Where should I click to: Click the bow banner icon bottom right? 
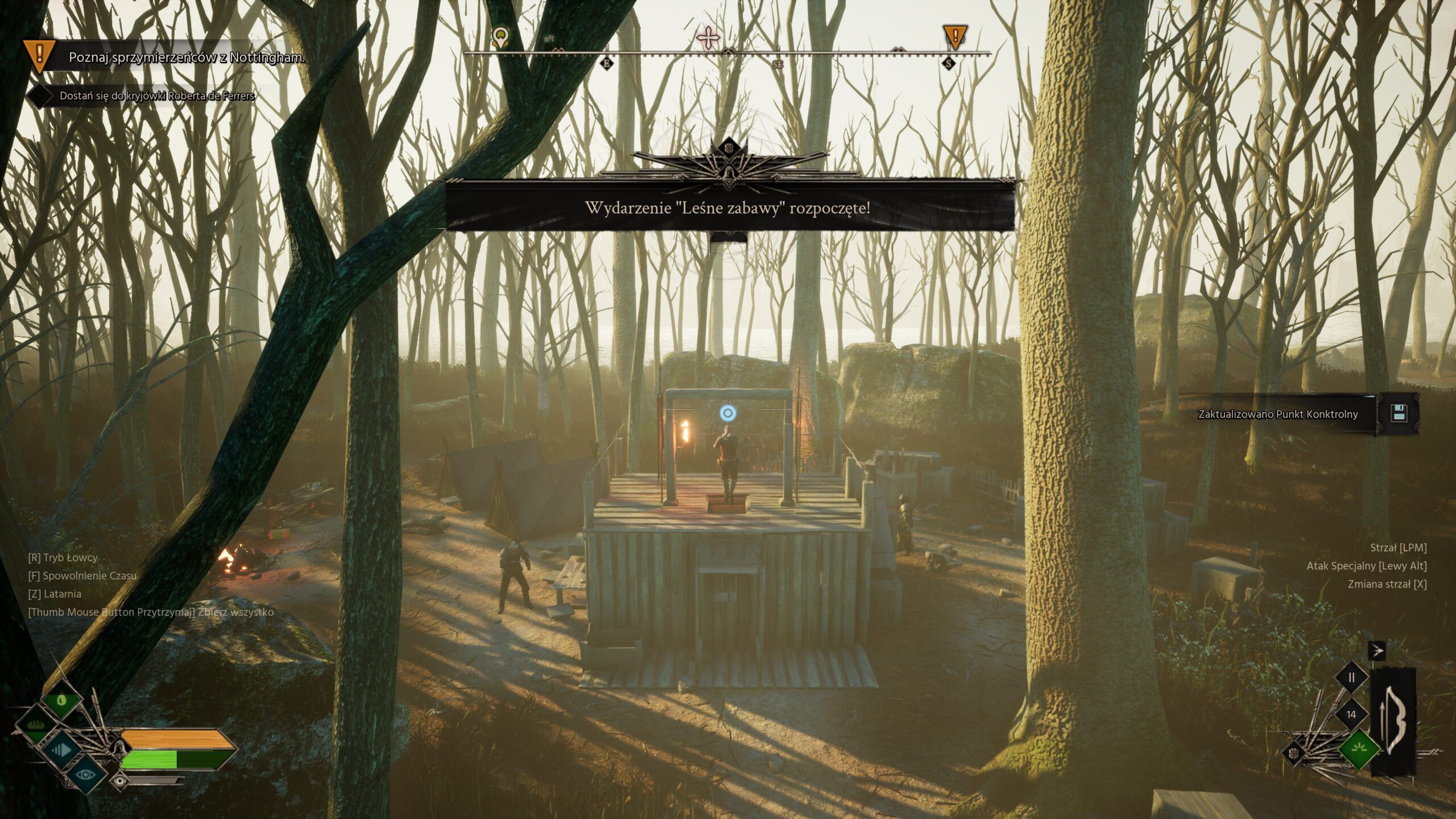coord(1393,718)
